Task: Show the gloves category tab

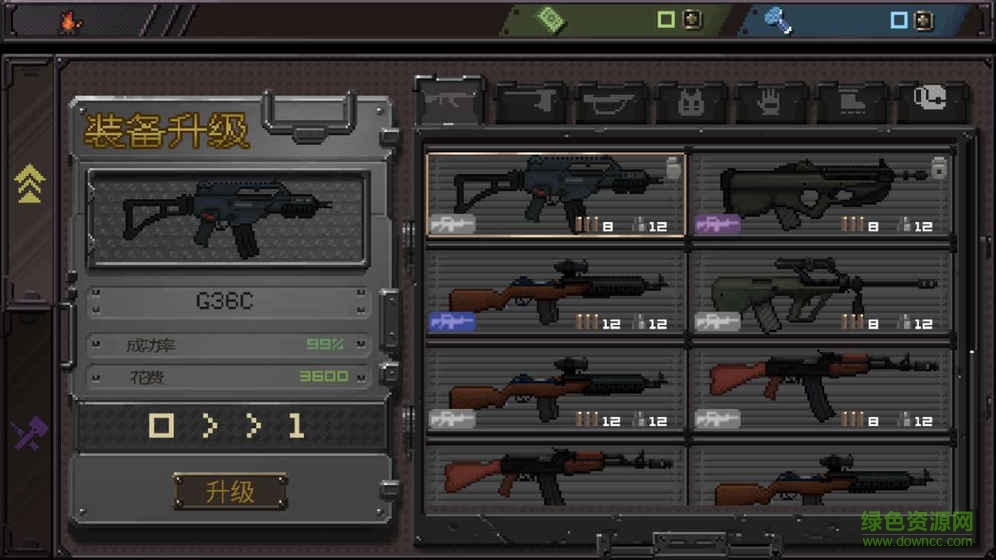Action: click(771, 103)
